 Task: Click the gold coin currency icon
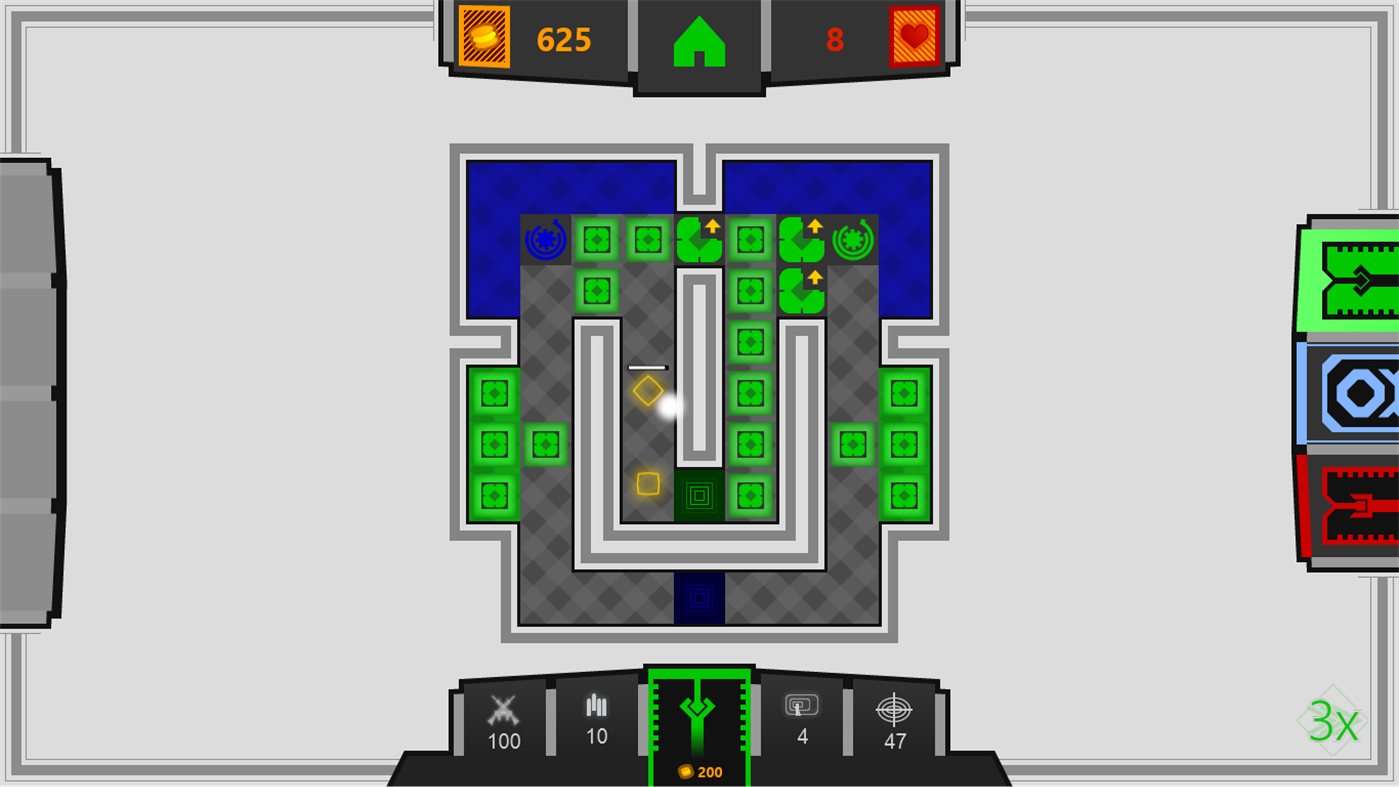(483, 39)
